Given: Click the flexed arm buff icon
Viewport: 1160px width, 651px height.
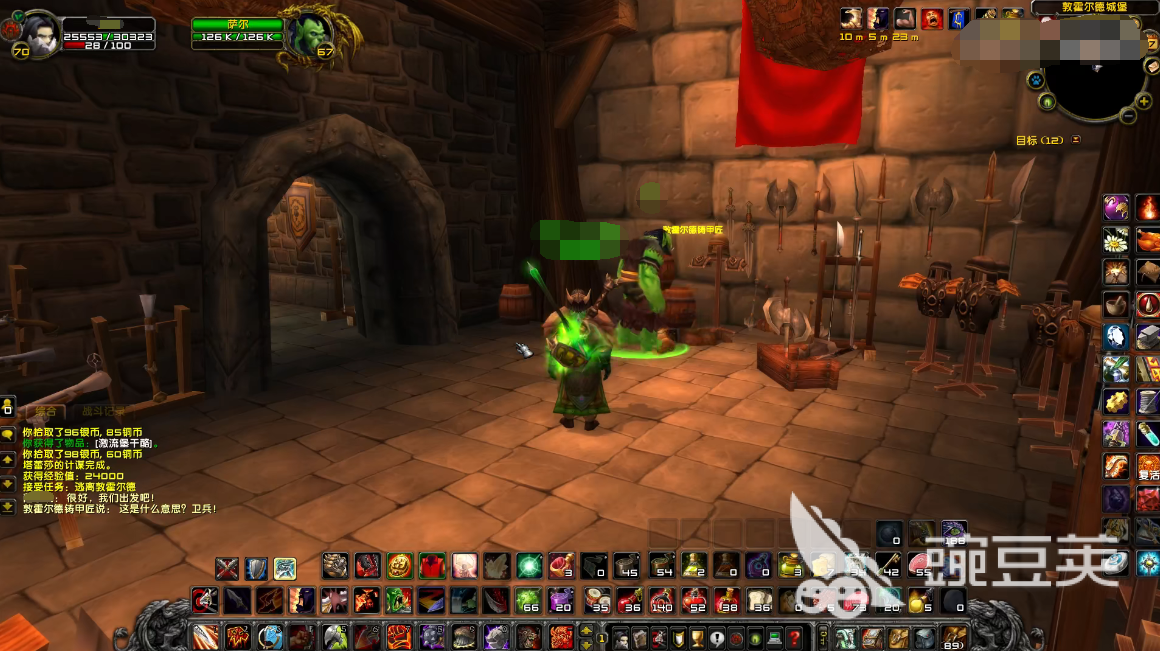Looking at the screenshot, I should tap(905, 18).
